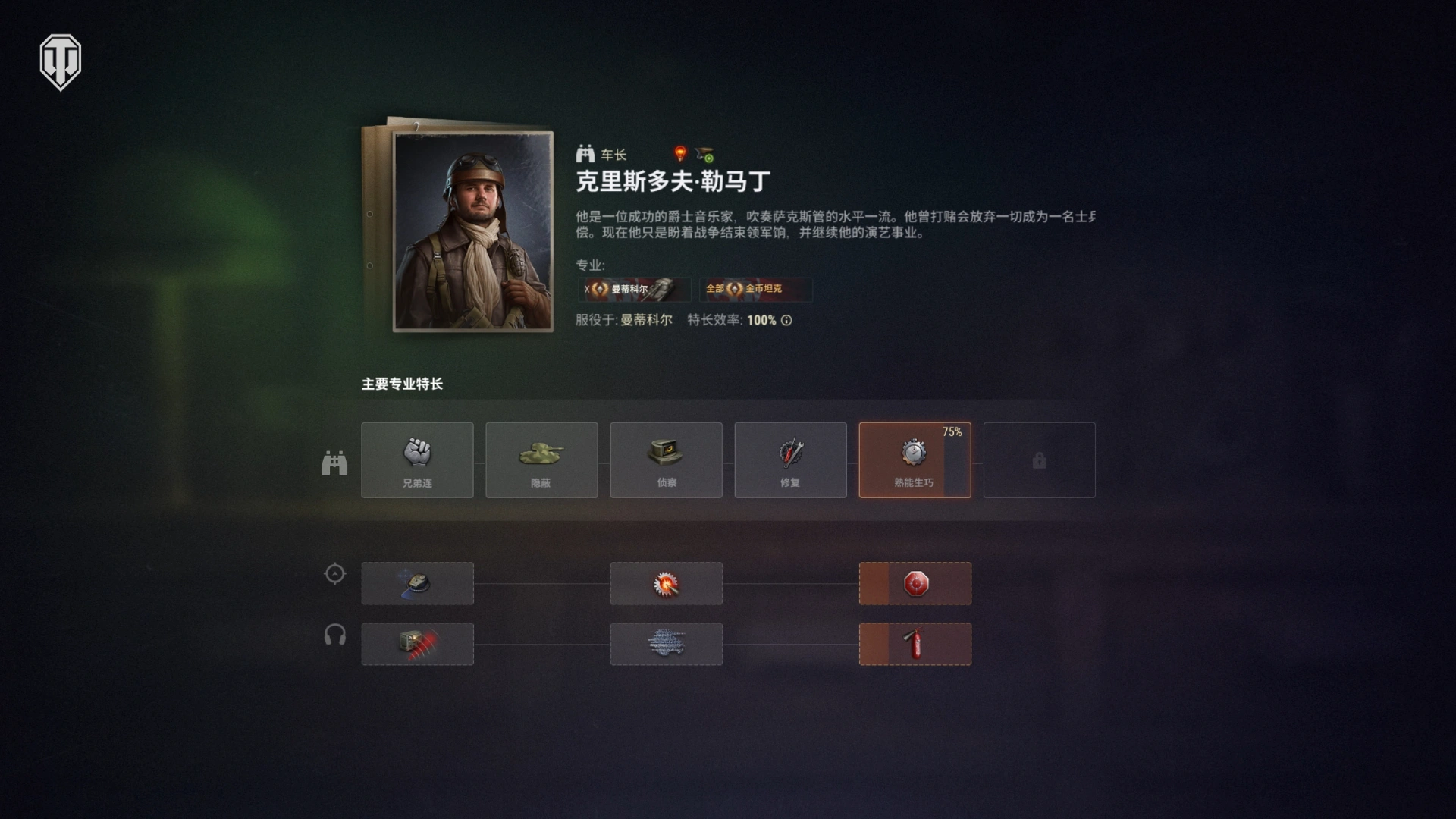Select the radio set perk with red signal waves
Image resolution: width=1456 pixels, height=819 pixels.
click(x=418, y=644)
